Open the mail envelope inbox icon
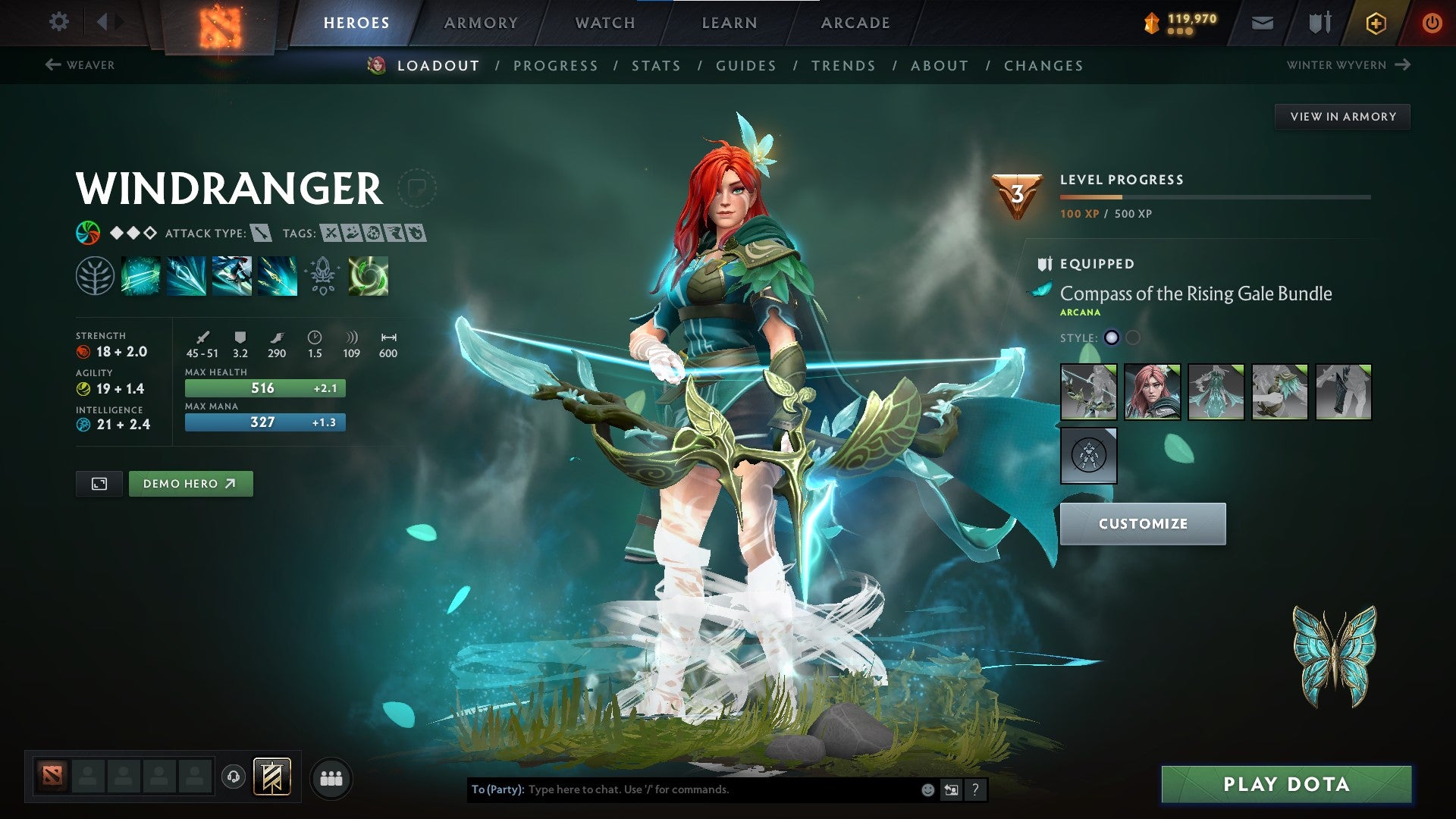The width and height of the screenshot is (1456, 819). tap(1261, 22)
